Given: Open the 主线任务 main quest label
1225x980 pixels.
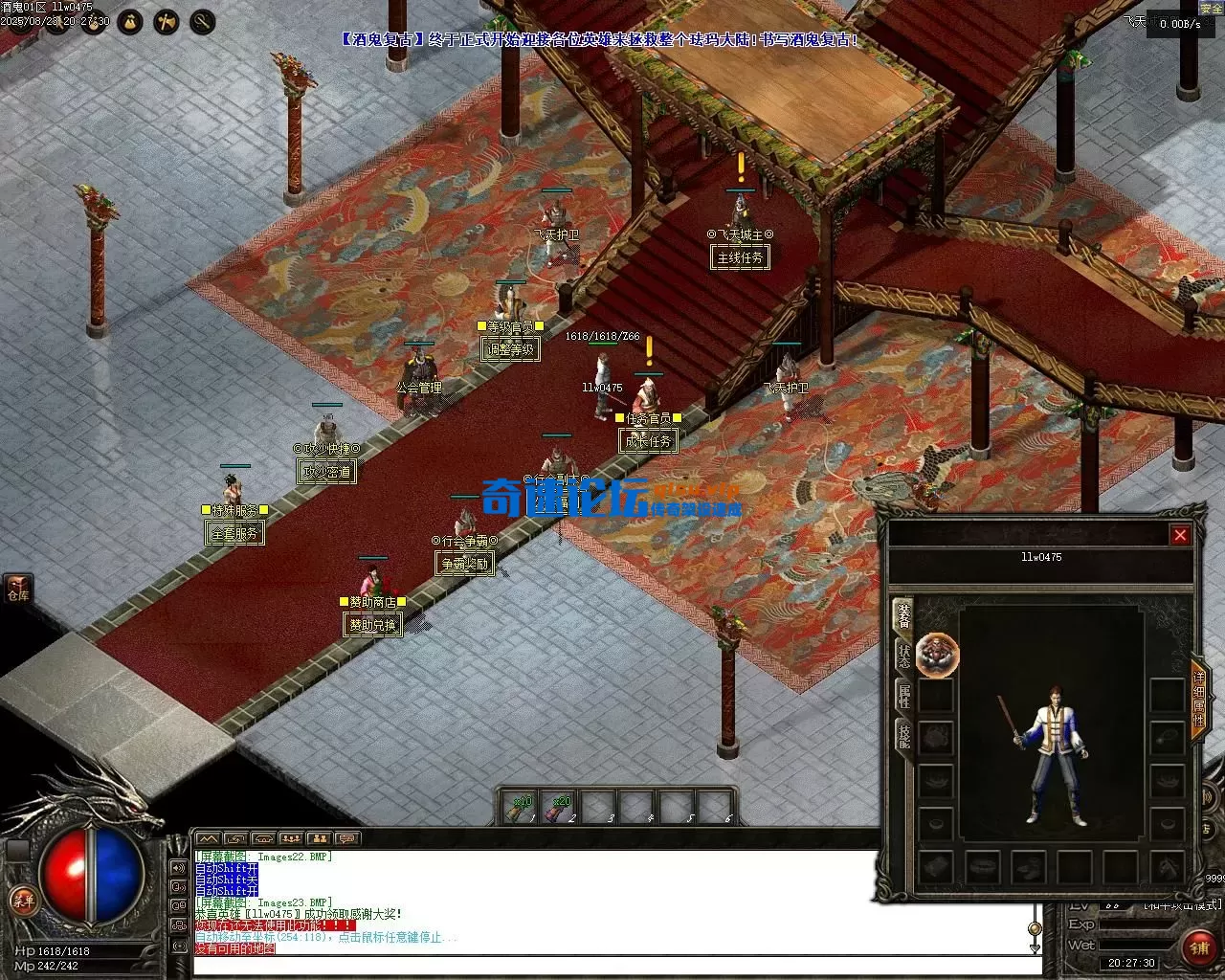Looking at the screenshot, I should (x=741, y=257).
